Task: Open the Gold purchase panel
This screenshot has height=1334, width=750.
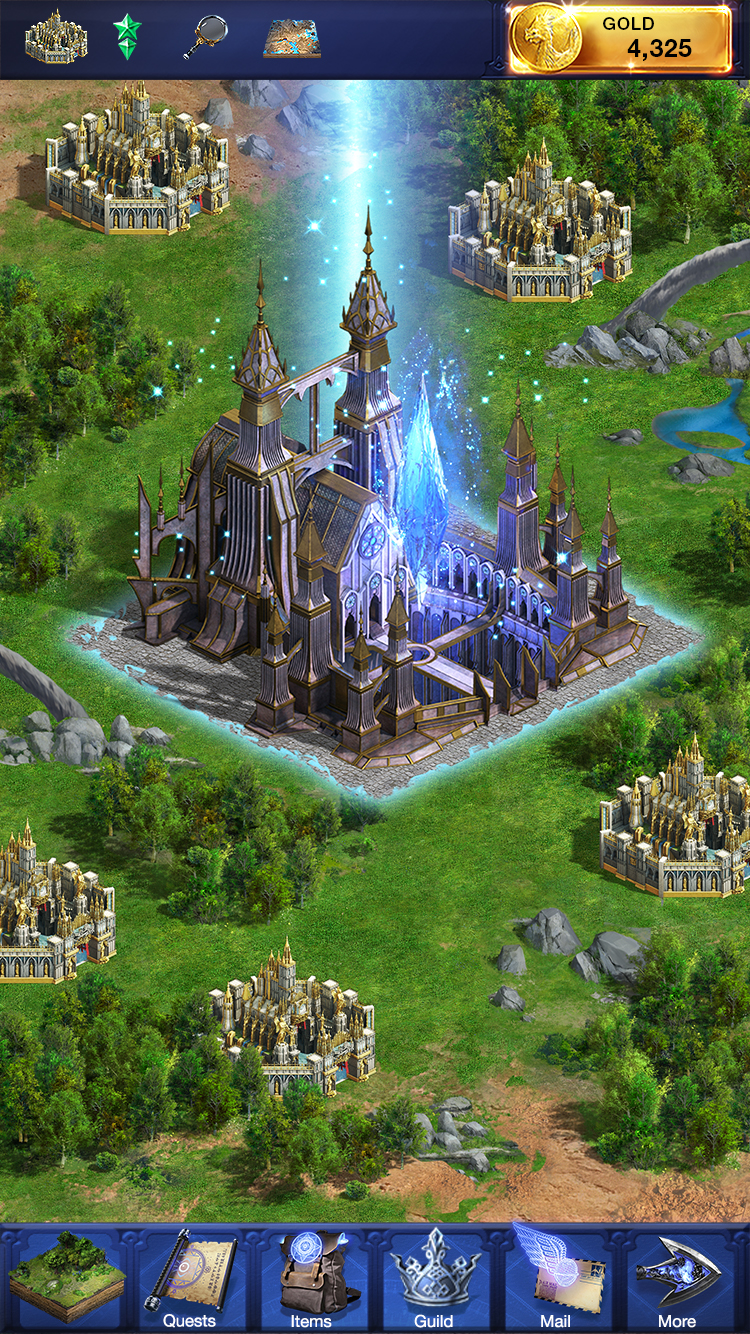Action: click(620, 39)
